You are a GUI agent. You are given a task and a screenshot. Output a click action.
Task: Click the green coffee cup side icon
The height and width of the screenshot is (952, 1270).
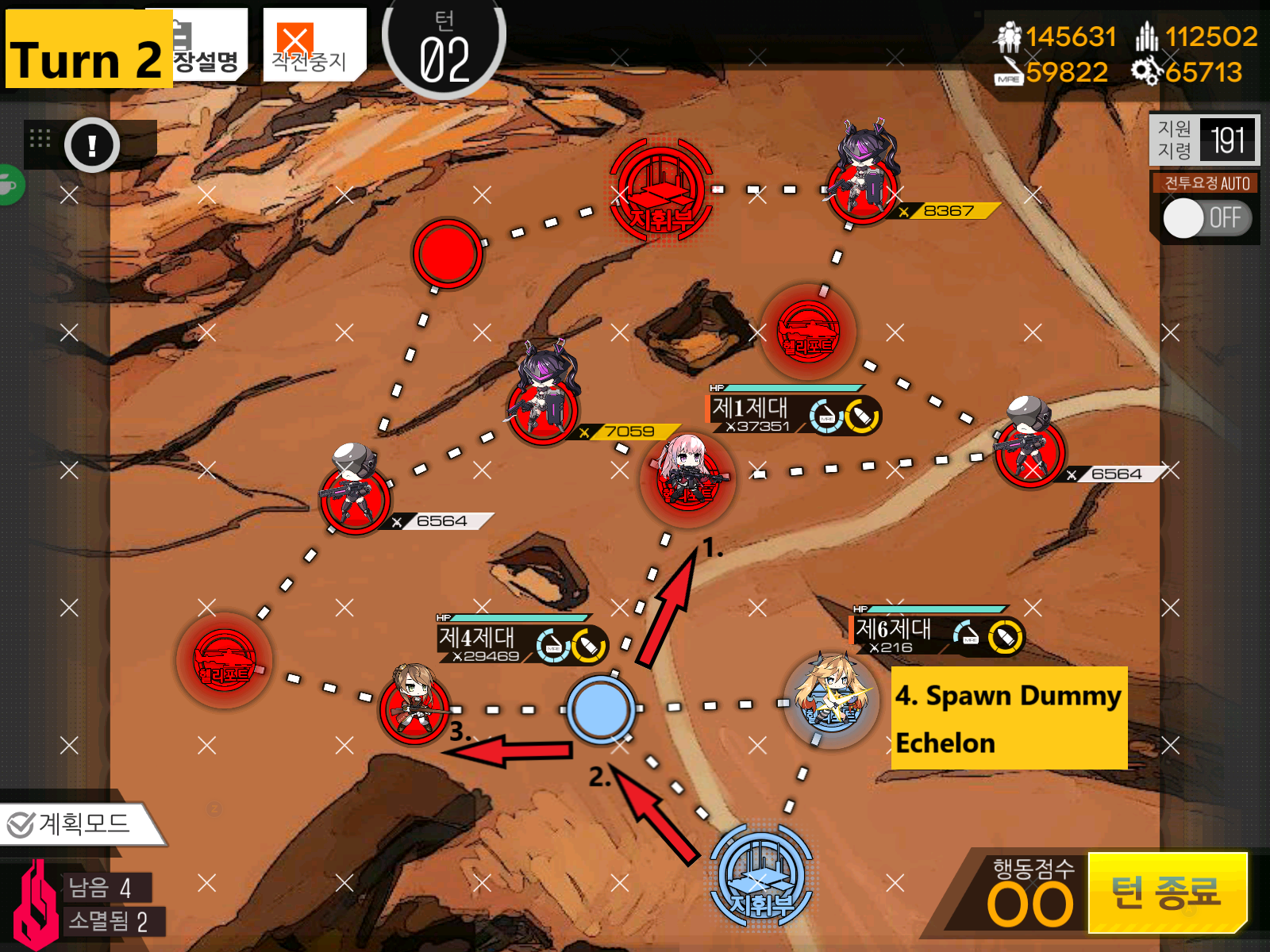pos(8,186)
